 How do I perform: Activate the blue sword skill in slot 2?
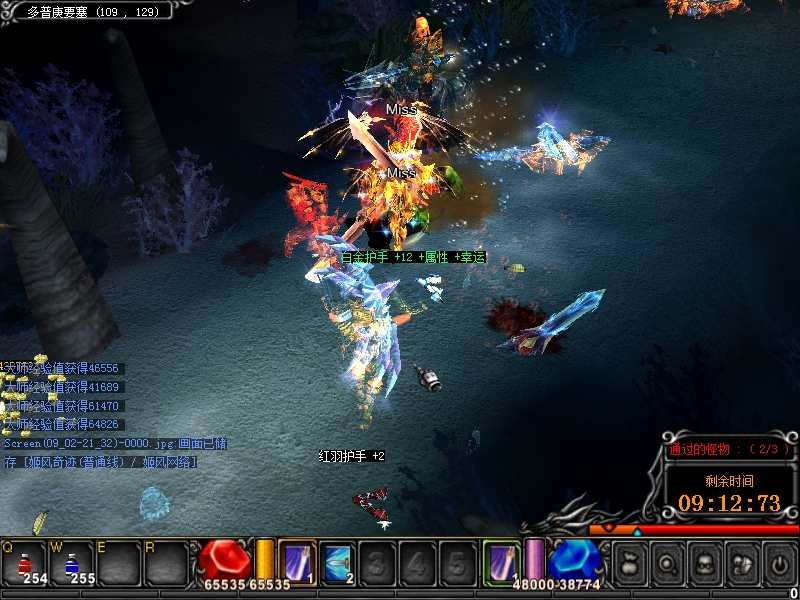[x=337, y=563]
